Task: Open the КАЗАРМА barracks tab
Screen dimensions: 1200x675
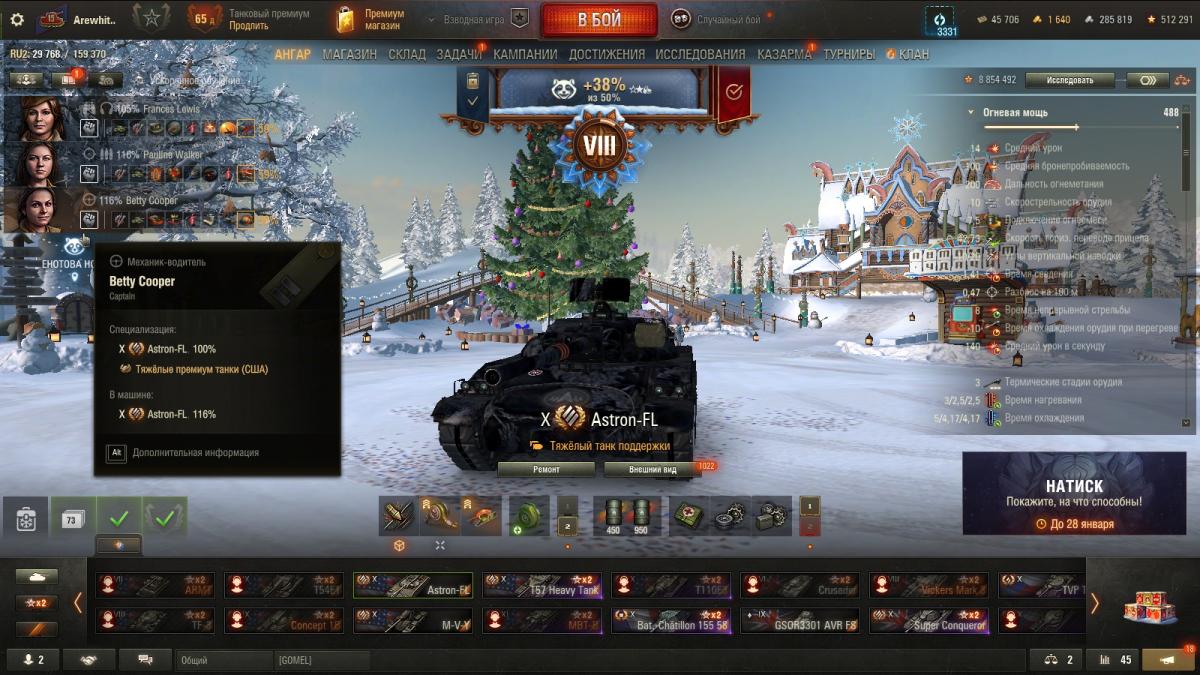Action: pos(784,54)
